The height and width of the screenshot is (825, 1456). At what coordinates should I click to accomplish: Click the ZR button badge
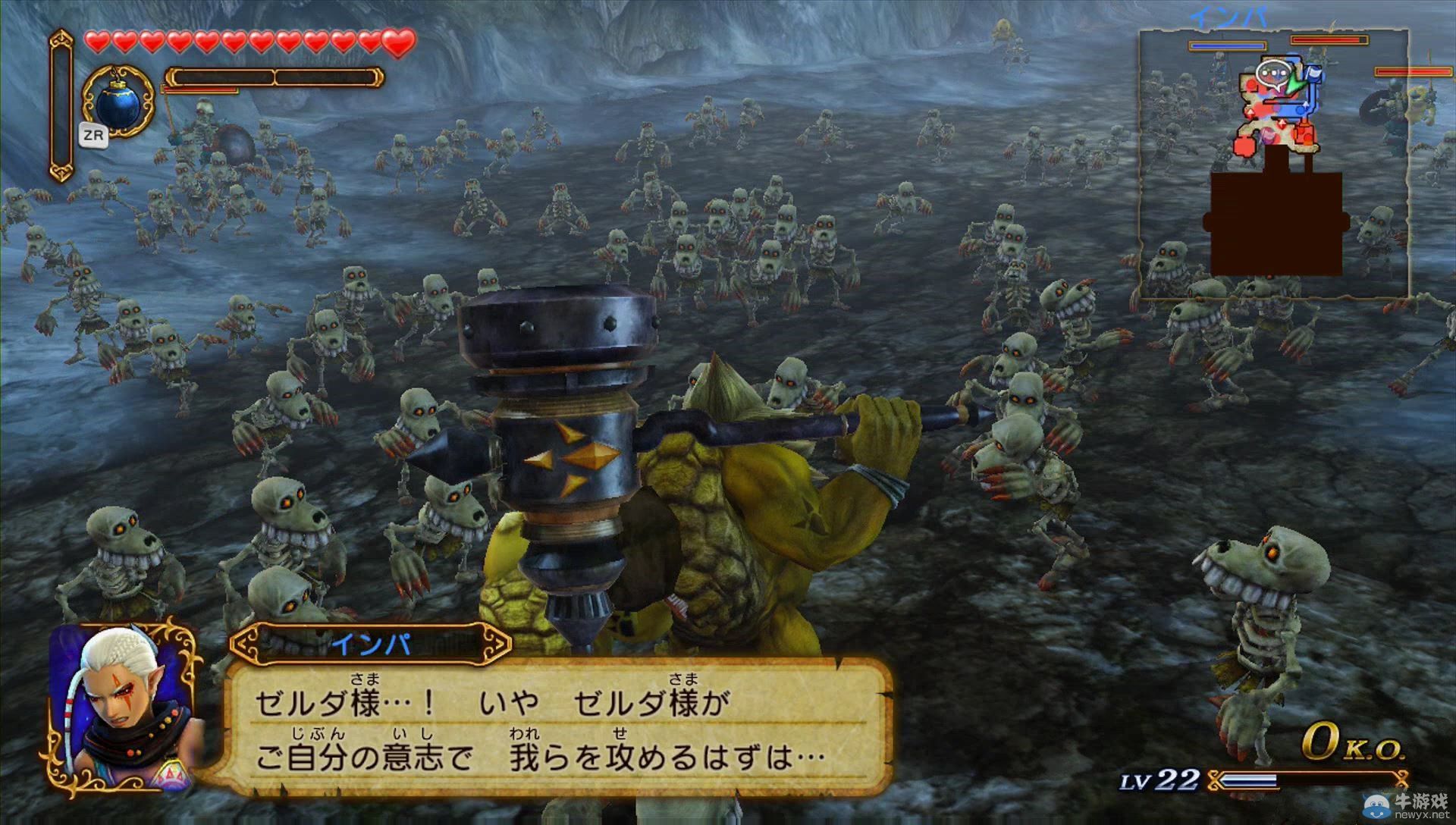[x=93, y=133]
